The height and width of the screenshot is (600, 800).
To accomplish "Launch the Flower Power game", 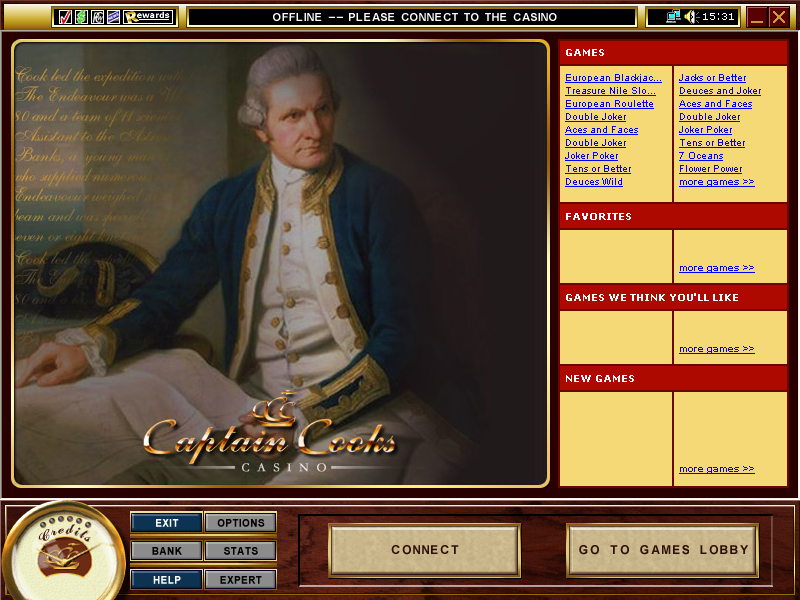I will (x=710, y=169).
